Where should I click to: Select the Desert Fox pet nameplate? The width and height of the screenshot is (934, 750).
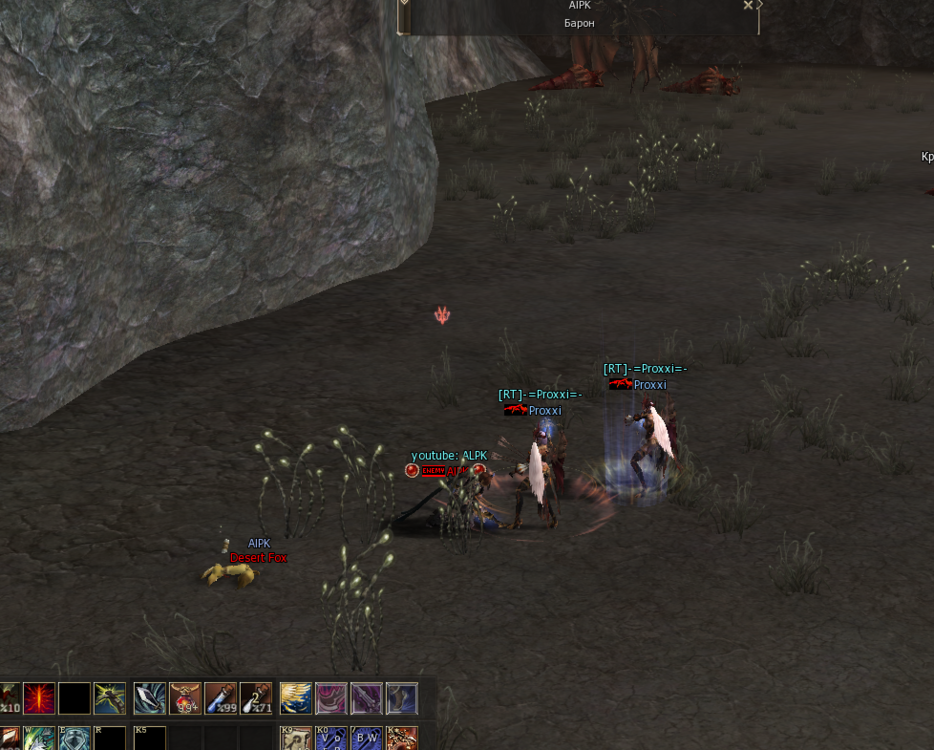[259, 557]
